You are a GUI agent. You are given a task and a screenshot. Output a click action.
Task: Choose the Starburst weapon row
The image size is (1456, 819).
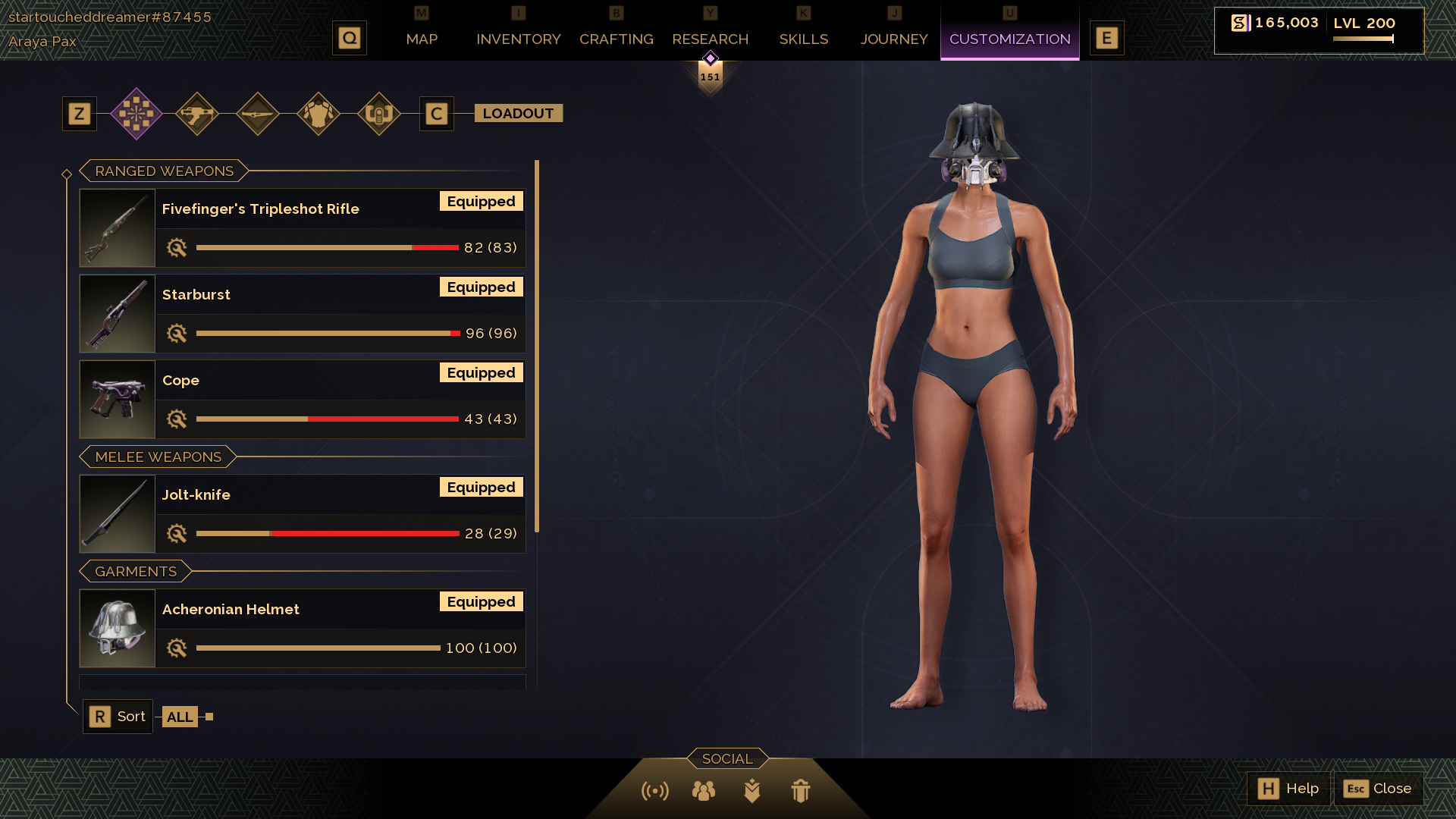point(302,313)
